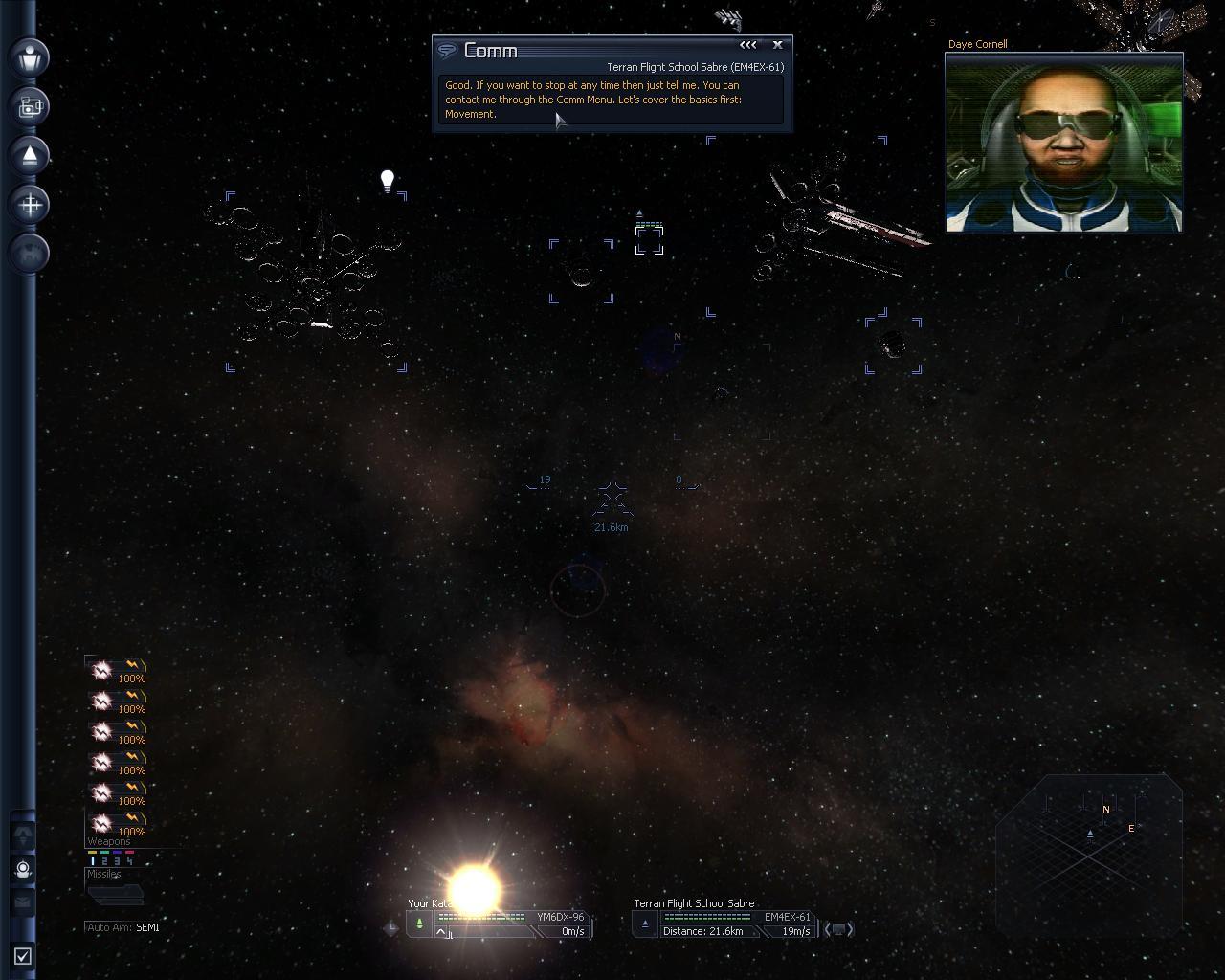The height and width of the screenshot is (980, 1225).
Task: Select weapon group 3
Action: pos(117,861)
